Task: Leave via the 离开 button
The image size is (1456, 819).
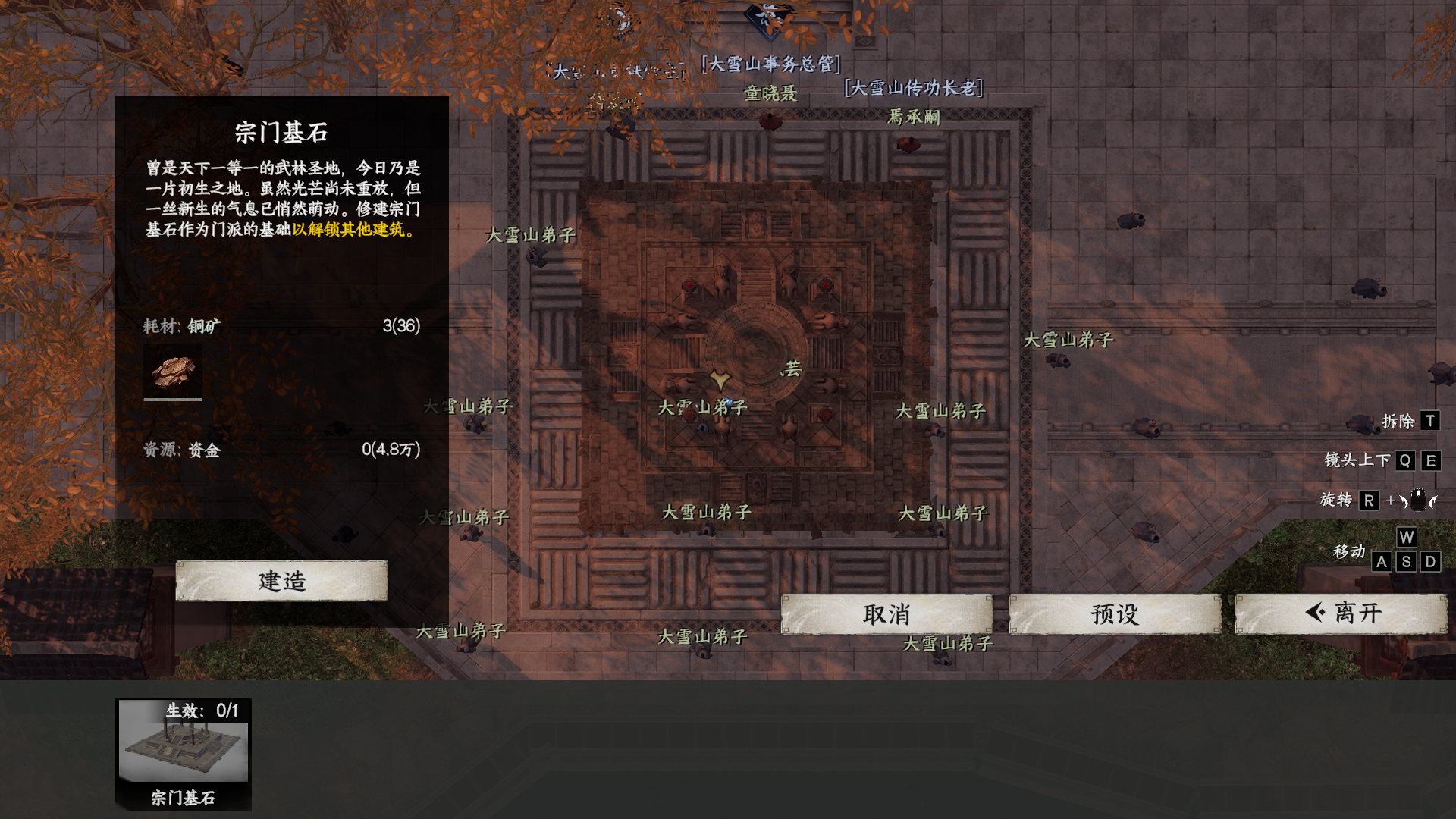Action: pyautogui.click(x=1340, y=613)
